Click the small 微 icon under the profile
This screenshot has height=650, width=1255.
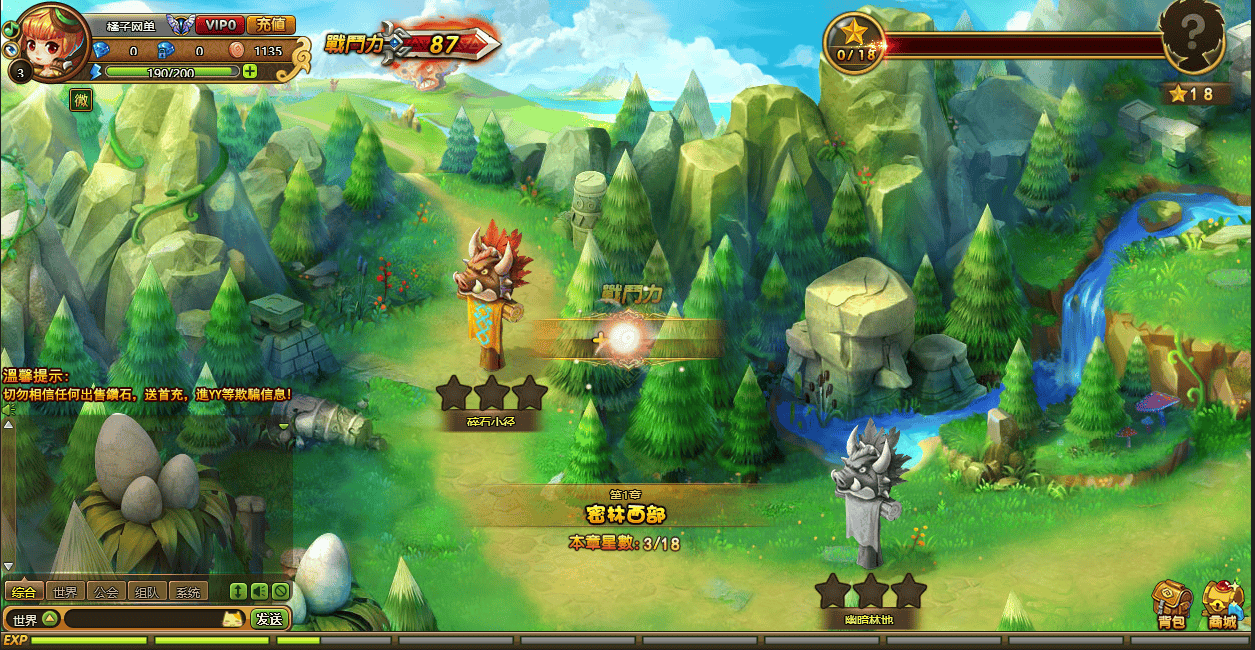tap(81, 99)
